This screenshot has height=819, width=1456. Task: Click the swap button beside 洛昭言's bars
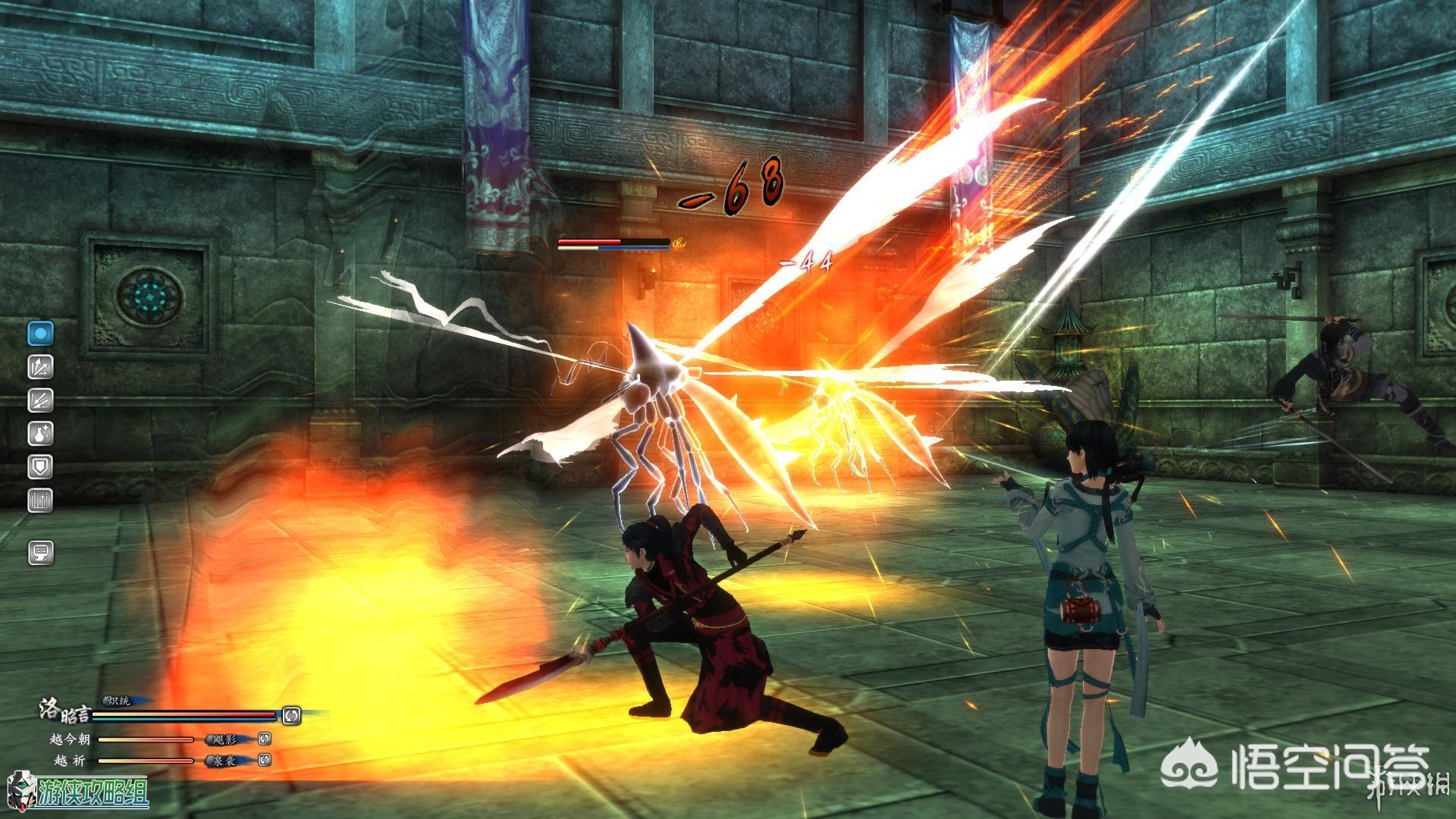(x=291, y=714)
